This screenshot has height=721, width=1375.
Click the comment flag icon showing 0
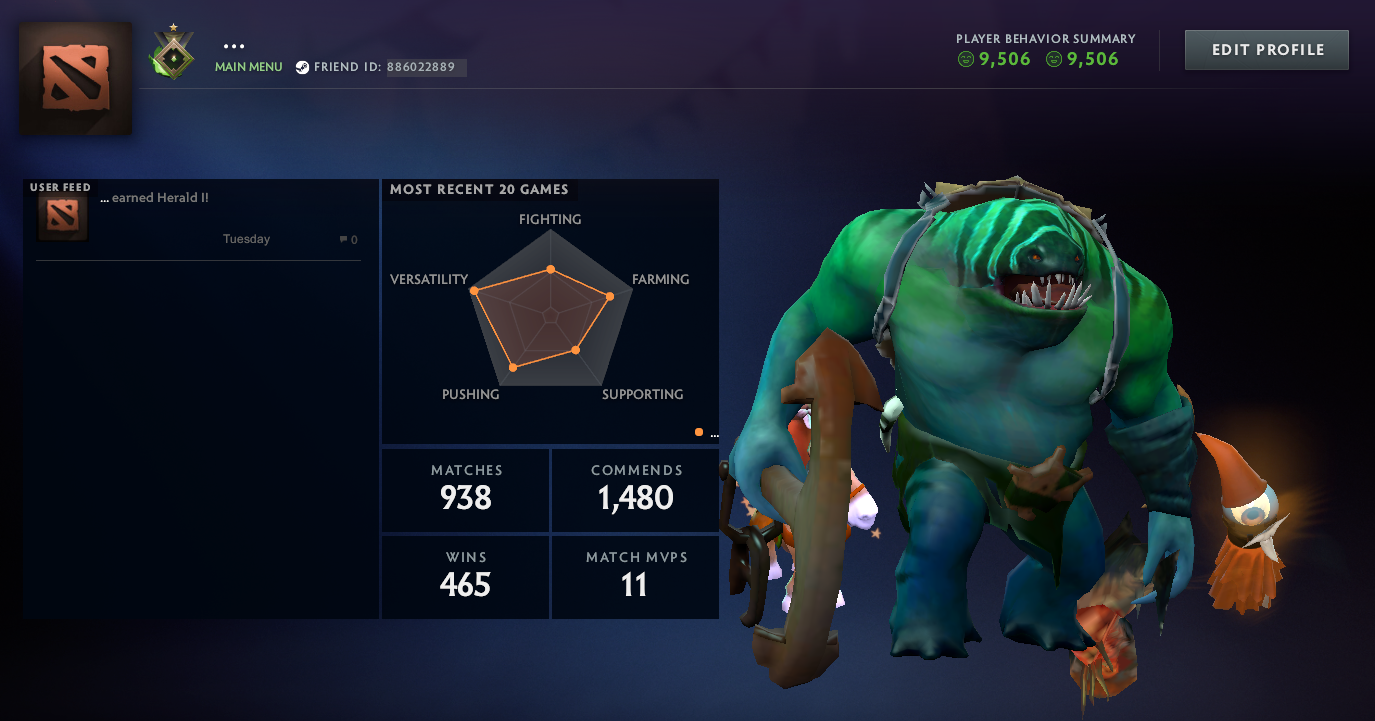(x=344, y=239)
